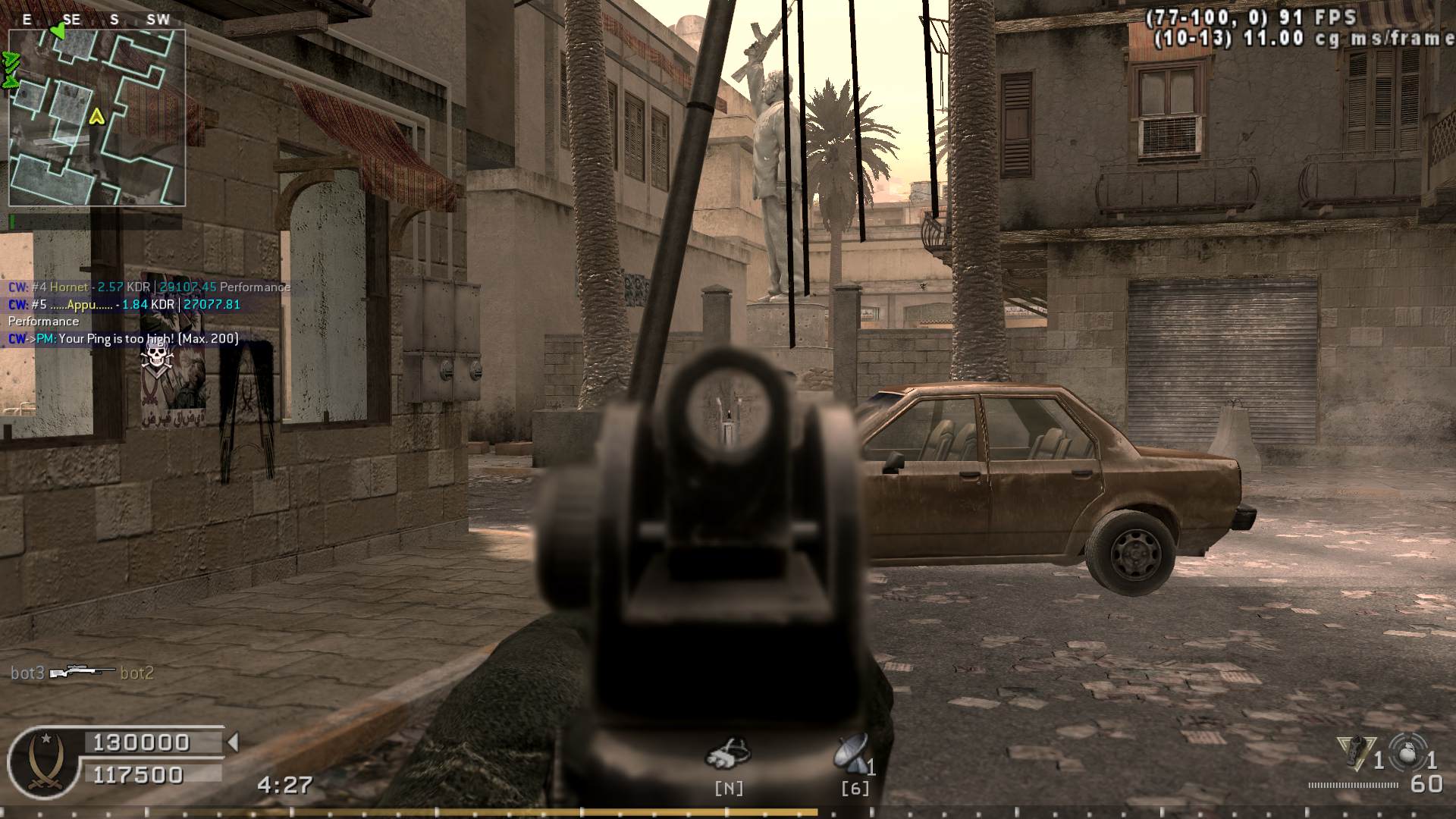The width and height of the screenshot is (1456, 819).
Task: Click the crossed swords faction emblem
Action: coord(43,761)
